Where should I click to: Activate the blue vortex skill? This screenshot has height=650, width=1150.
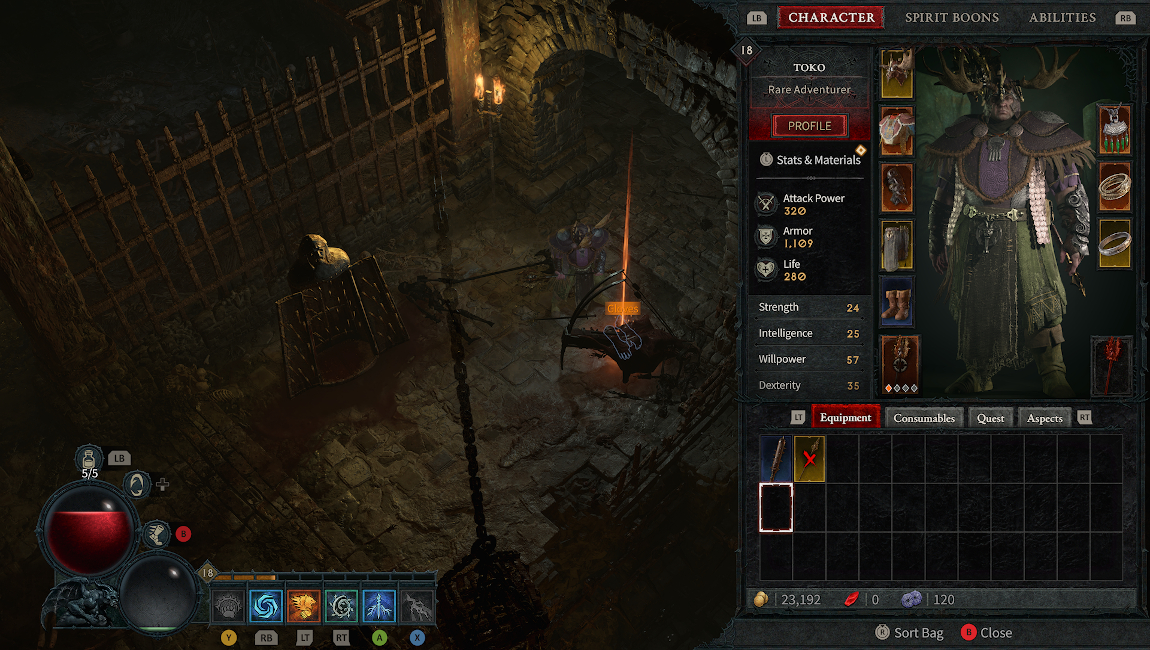coord(266,606)
